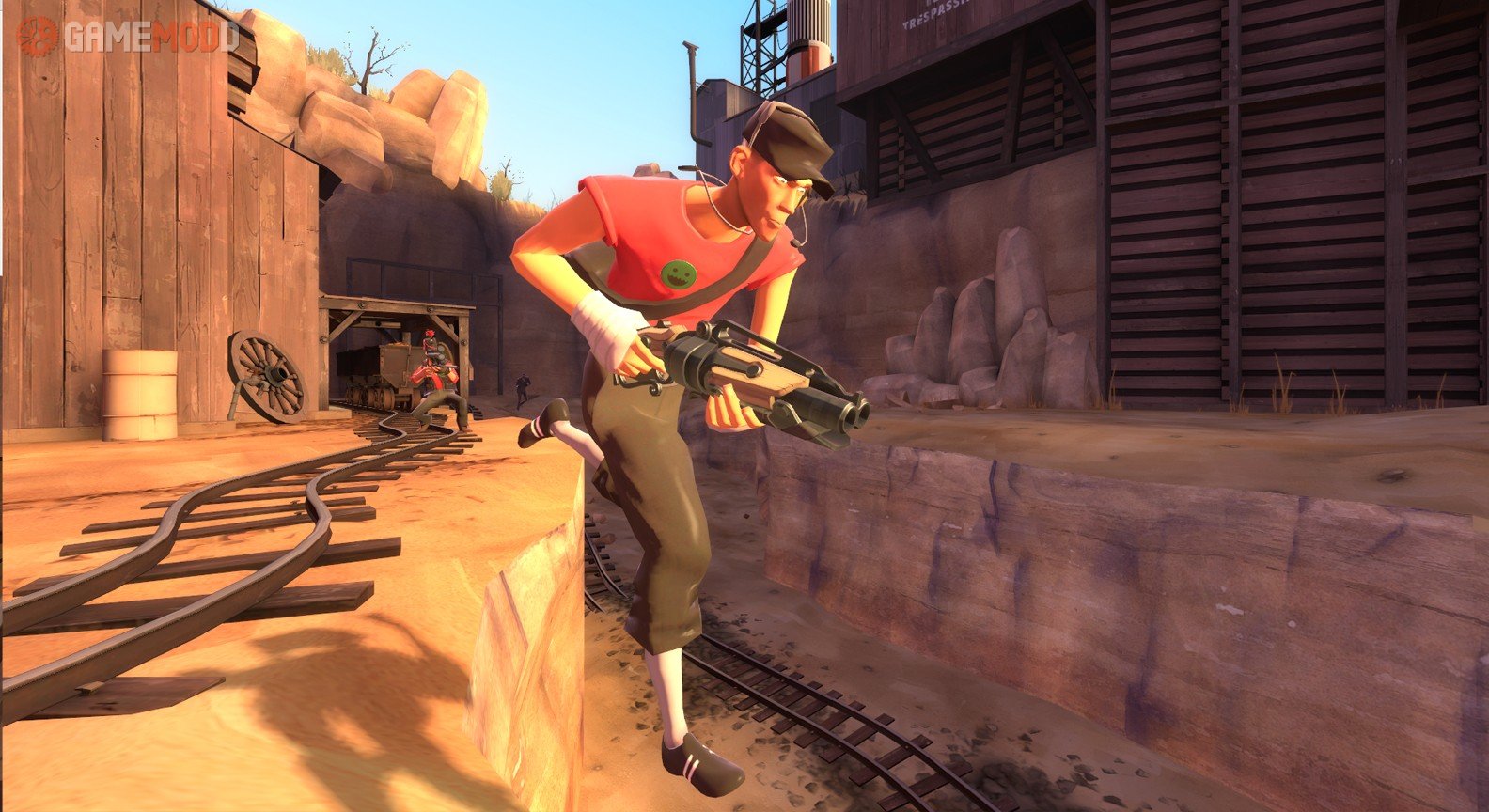Image resolution: width=1489 pixels, height=812 pixels.
Task: Click the GameModd logo watermark
Action: coord(128,37)
